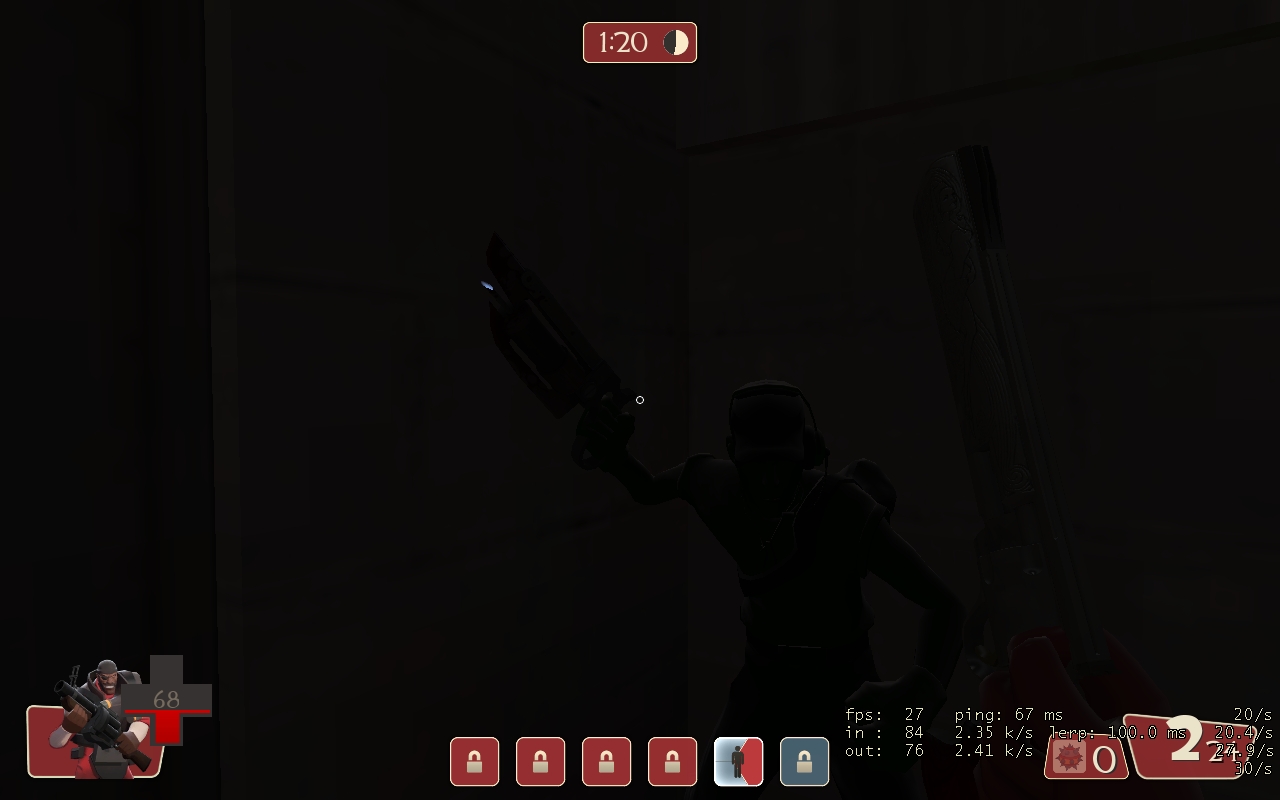Select the Demoman class portrait
1280x800 pixels.
coord(95,720)
